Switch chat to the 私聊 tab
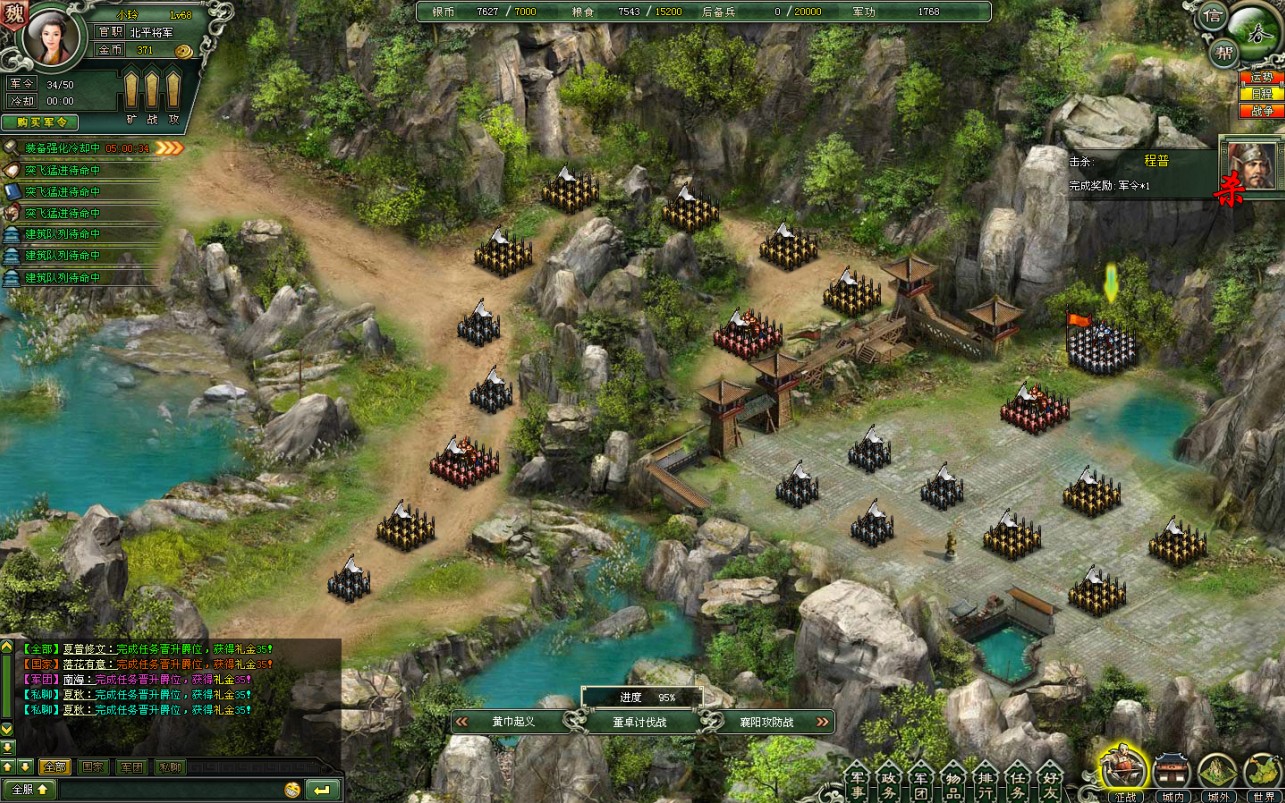Viewport: 1285px width, 803px height. 170,767
